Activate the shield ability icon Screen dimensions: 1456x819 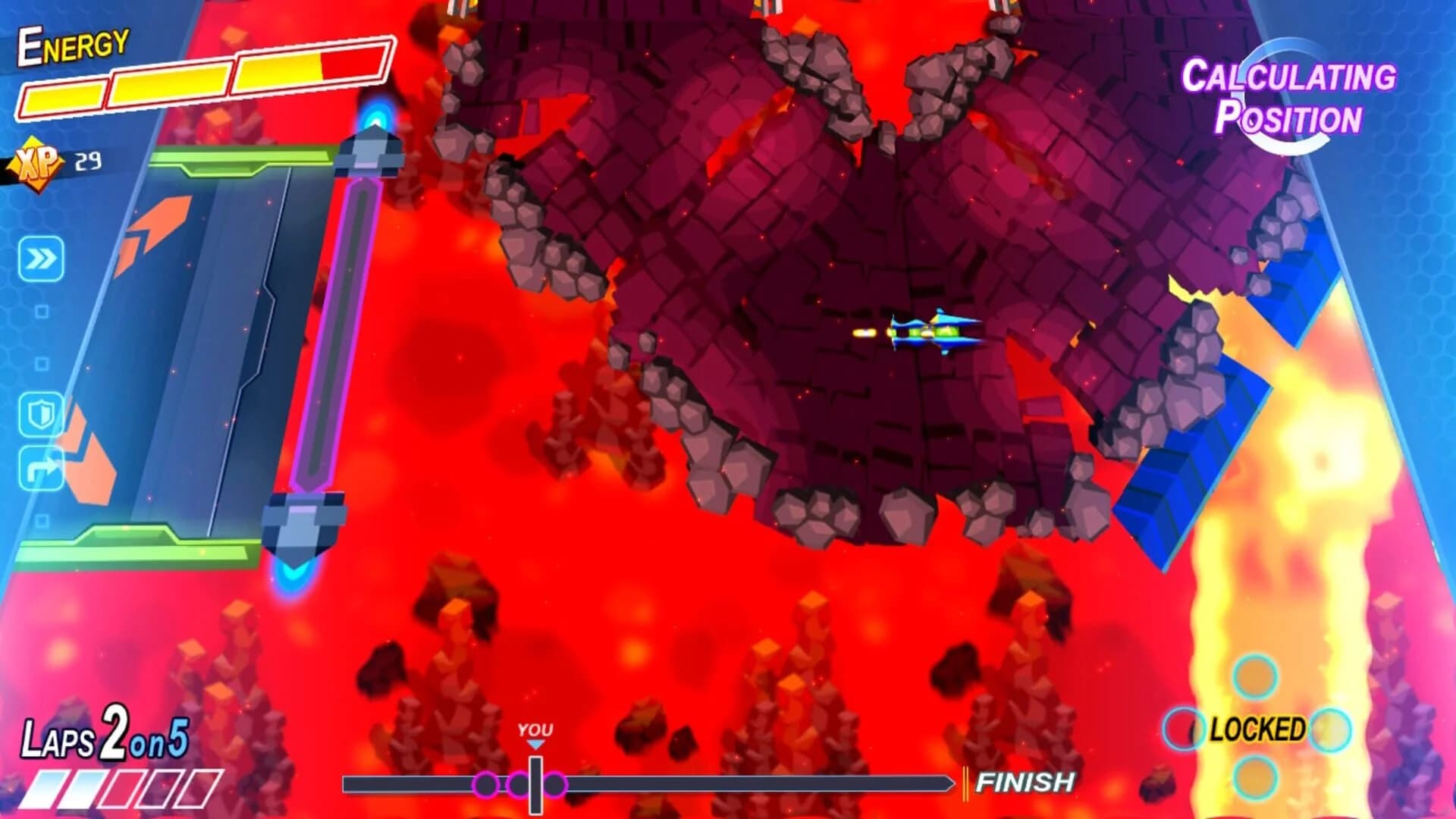click(x=42, y=414)
